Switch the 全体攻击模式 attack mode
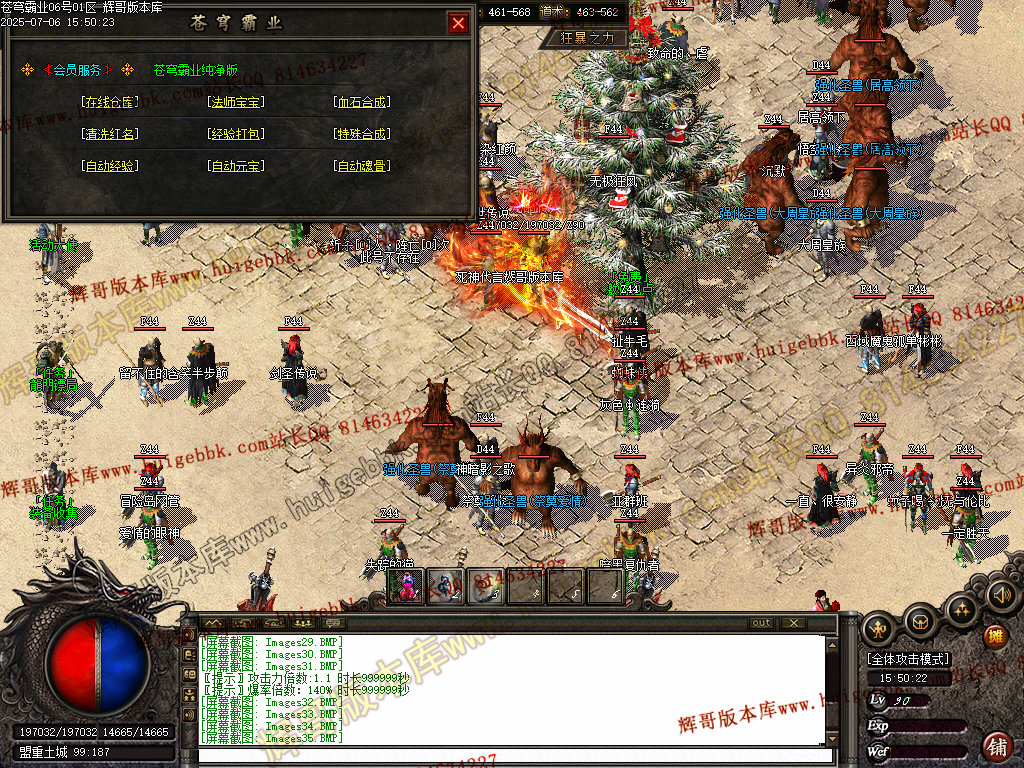1024x768 pixels. [x=908, y=659]
